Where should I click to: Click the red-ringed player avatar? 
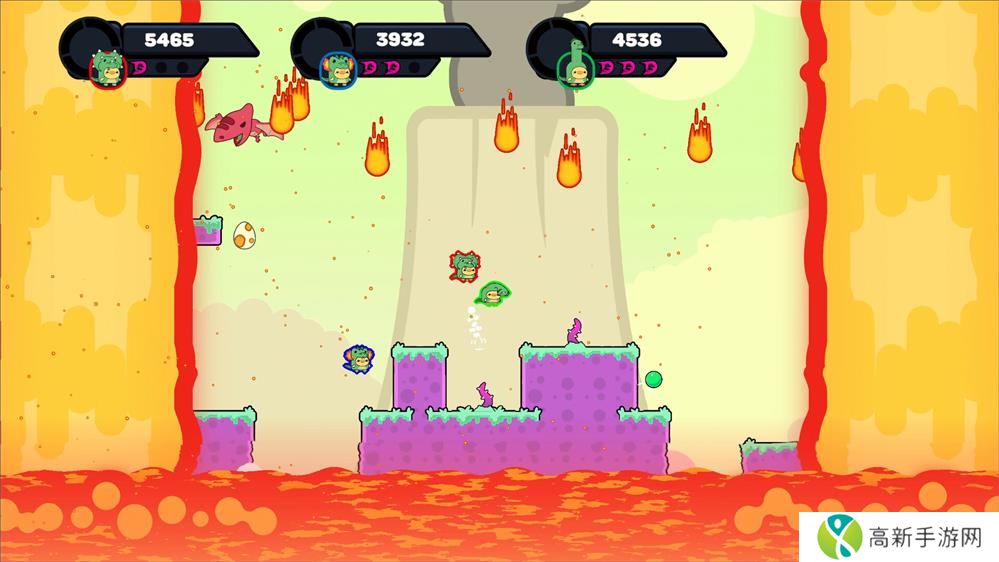click(107, 68)
